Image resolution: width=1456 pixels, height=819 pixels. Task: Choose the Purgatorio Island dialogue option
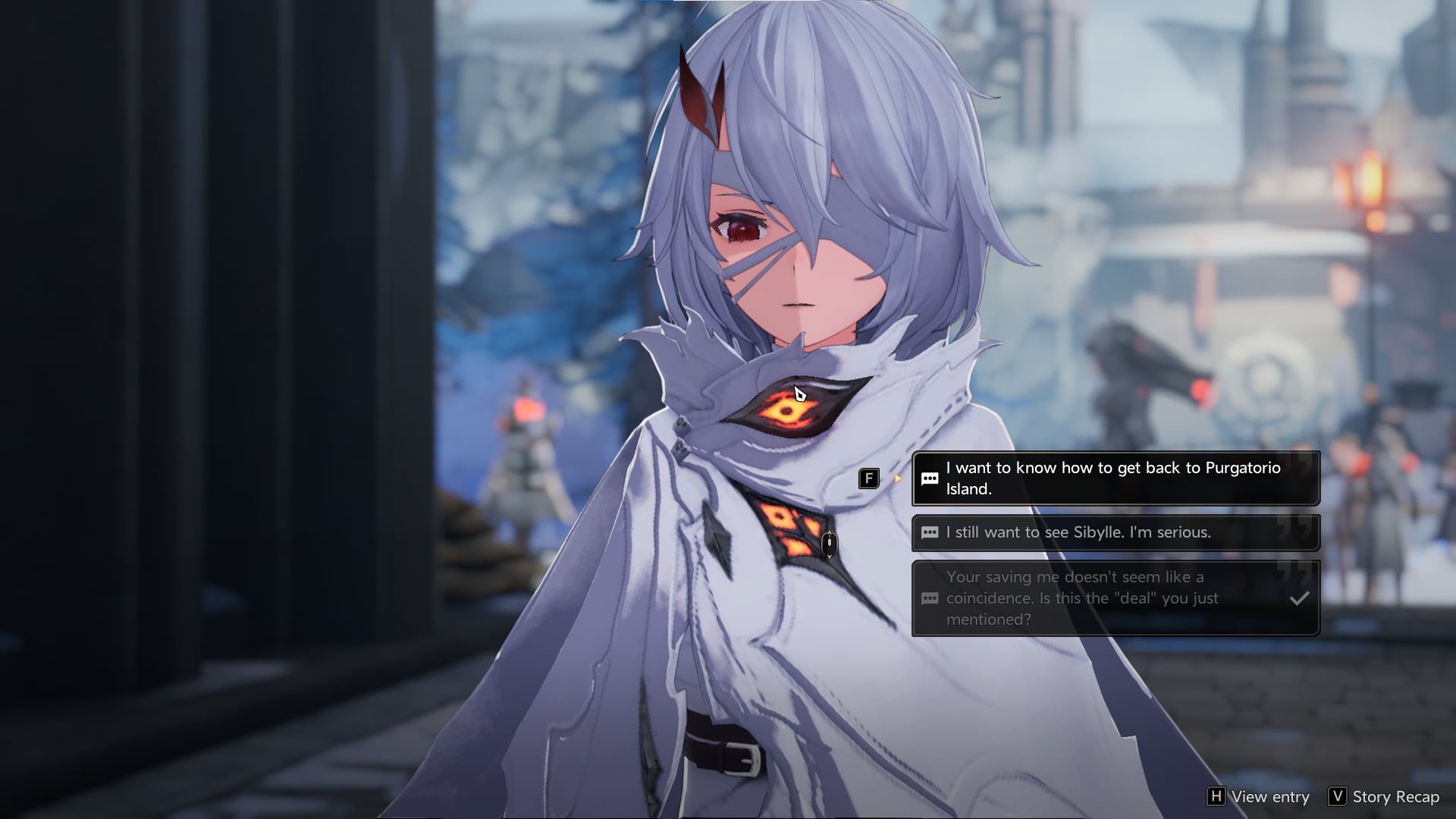pos(1115,479)
